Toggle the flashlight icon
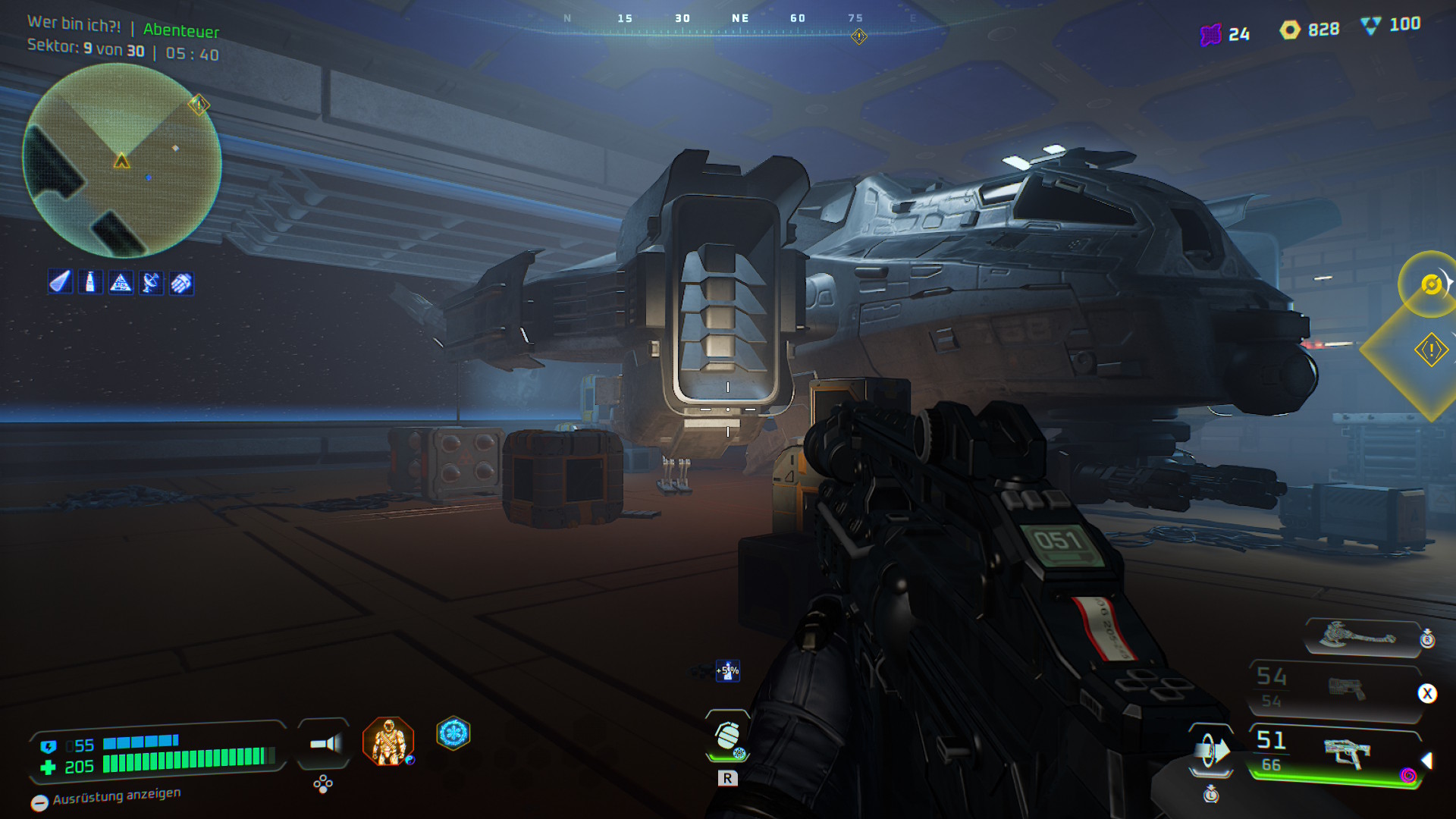Screen dimensions: 1456x819 click(325, 744)
